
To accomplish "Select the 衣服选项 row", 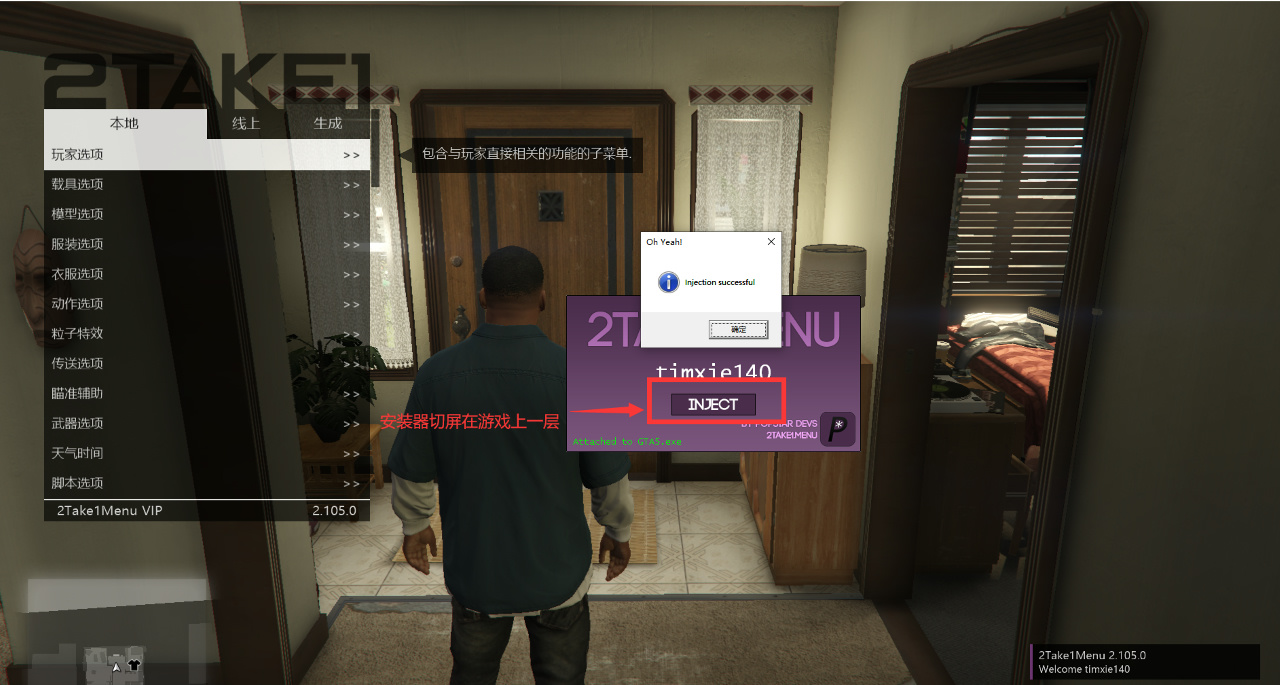I will [207, 275].
